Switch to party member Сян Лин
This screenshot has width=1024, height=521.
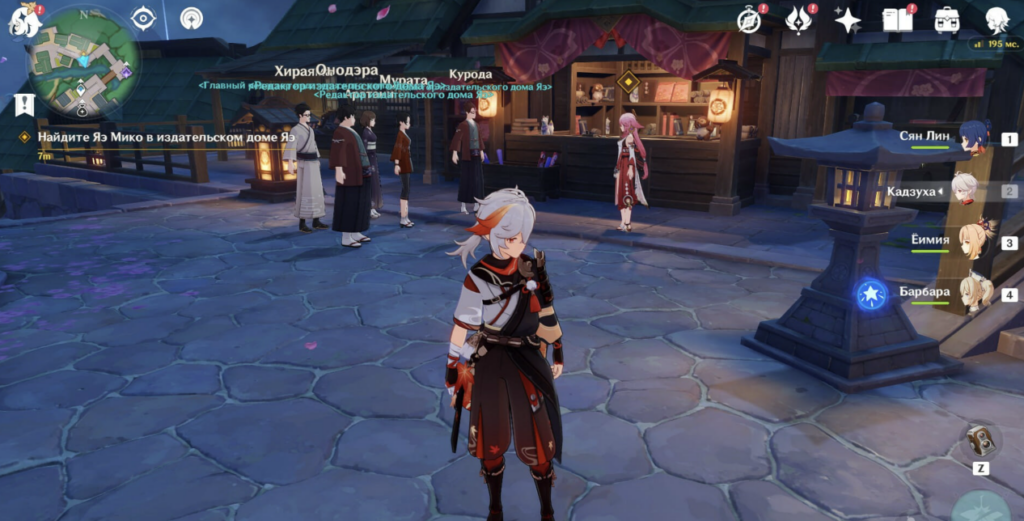click(x=972, y=138)
